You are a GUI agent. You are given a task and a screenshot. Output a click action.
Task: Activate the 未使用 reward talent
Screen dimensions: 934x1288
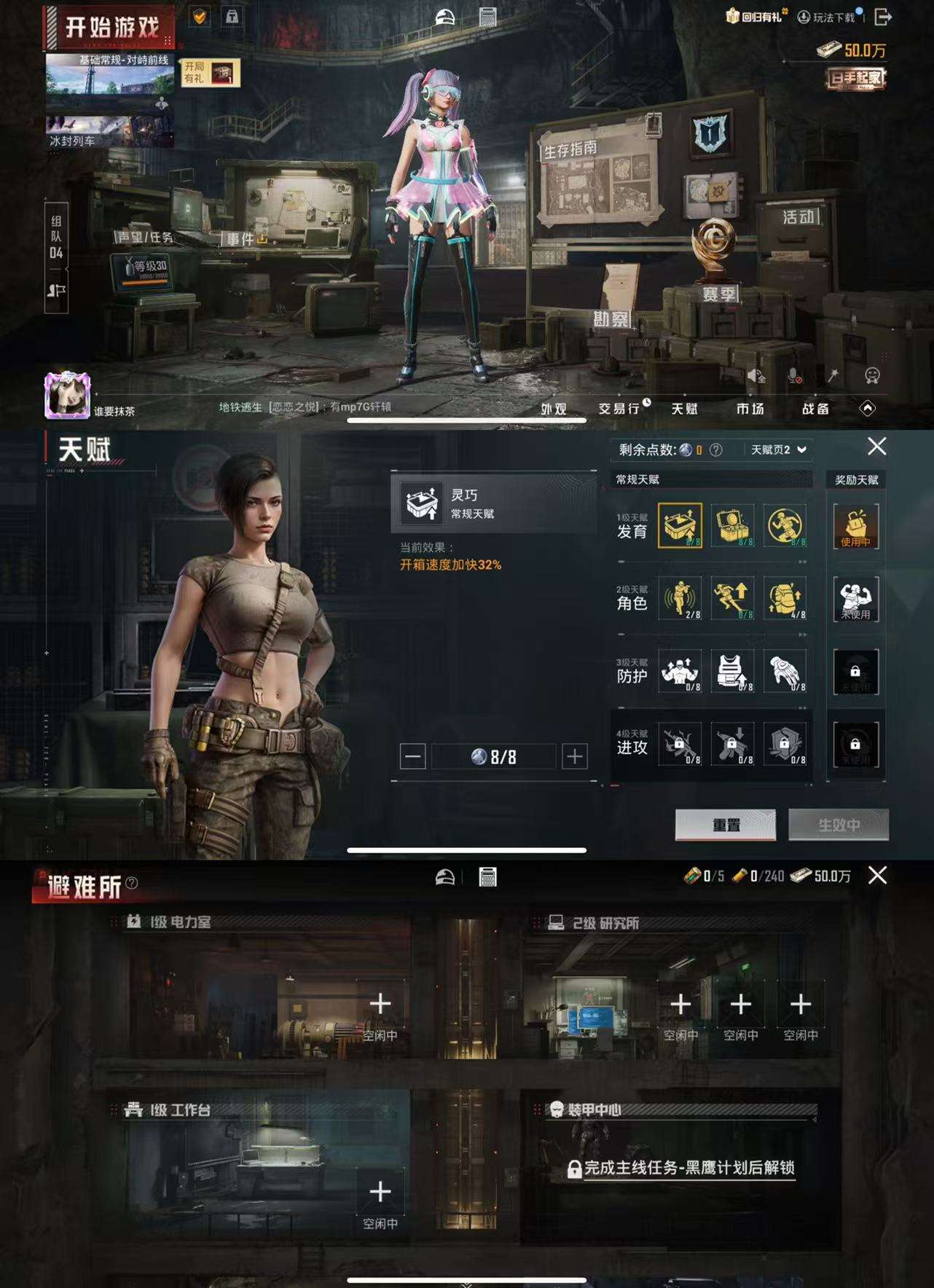coord(857,599)
